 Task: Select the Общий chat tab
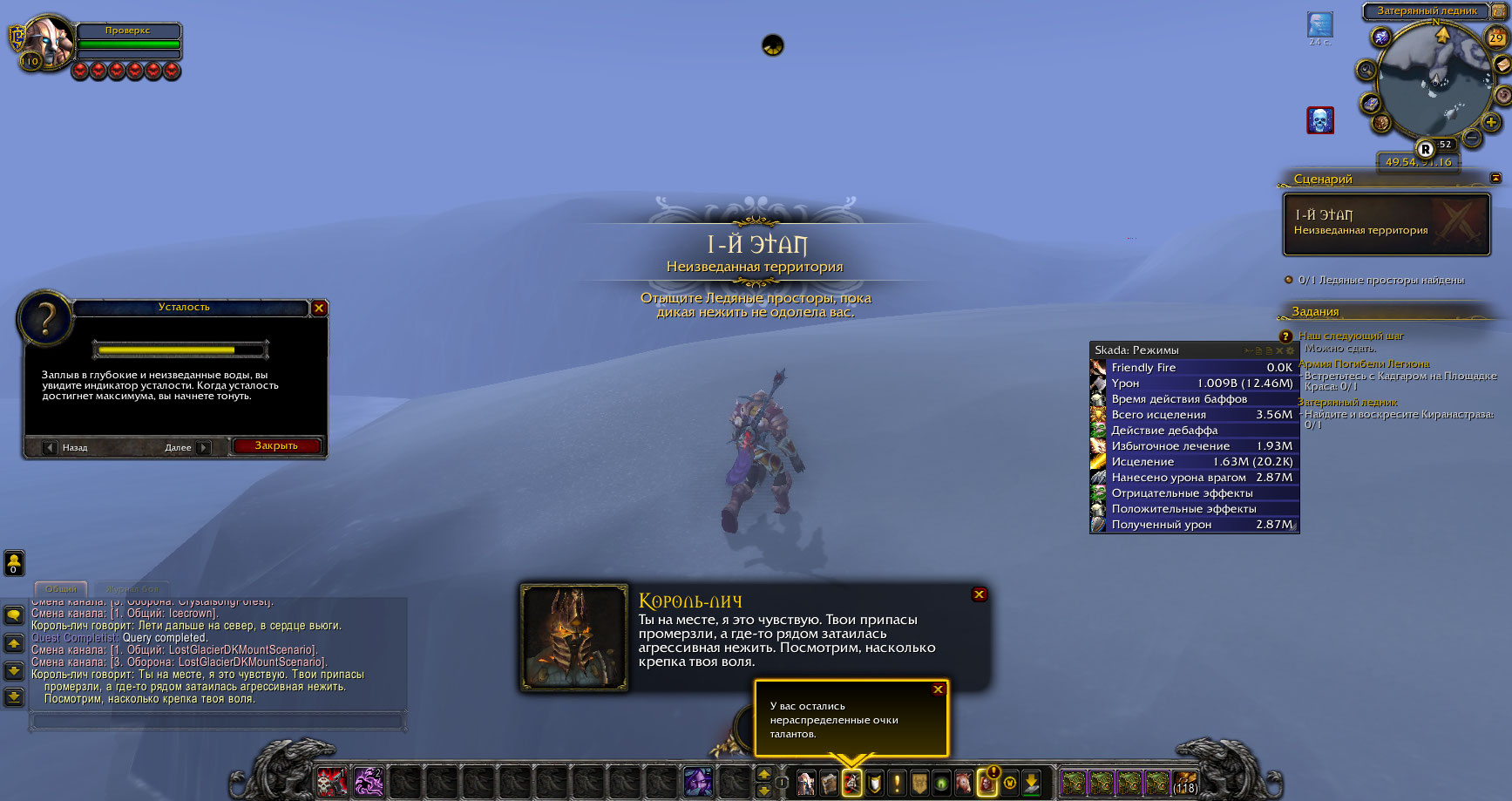pyautogui.click(x=61, y=589)
